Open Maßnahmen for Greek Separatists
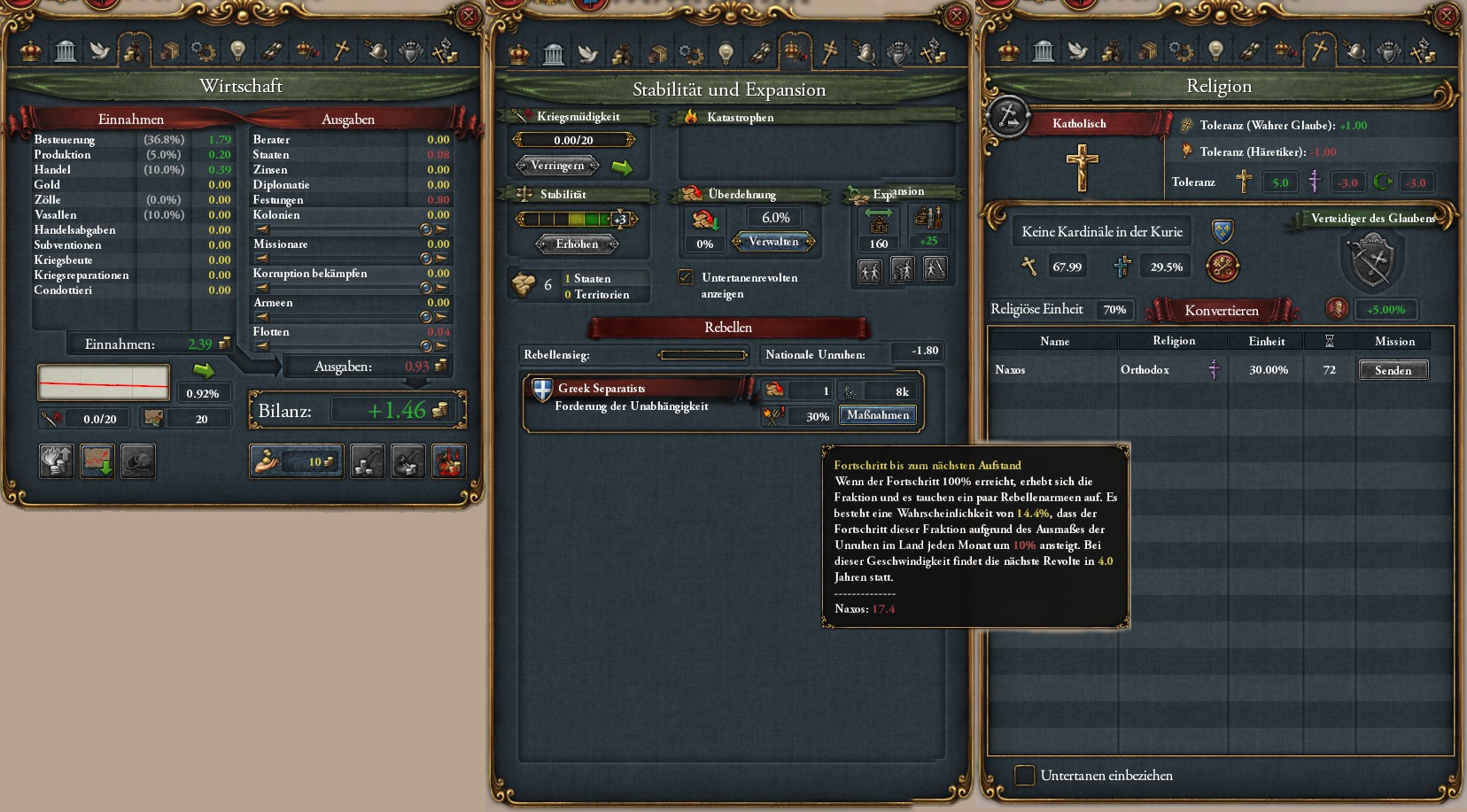 877,415
